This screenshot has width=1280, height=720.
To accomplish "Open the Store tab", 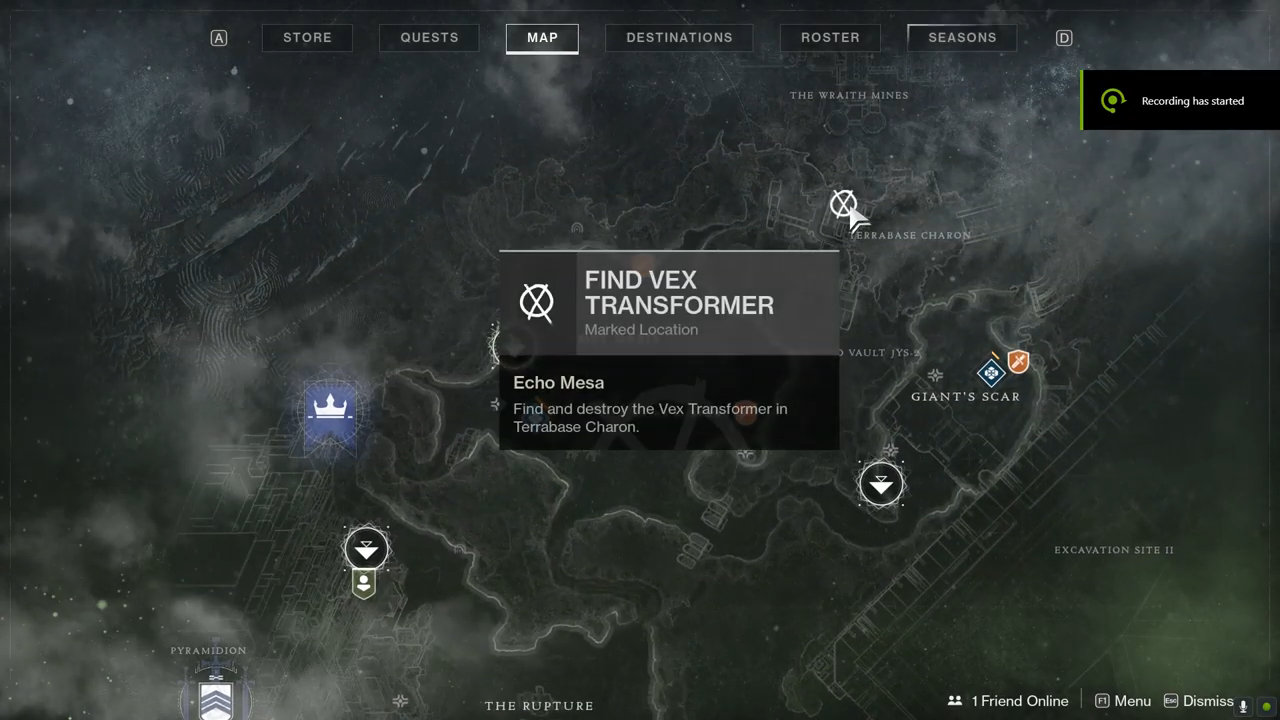I will [307, 38].
